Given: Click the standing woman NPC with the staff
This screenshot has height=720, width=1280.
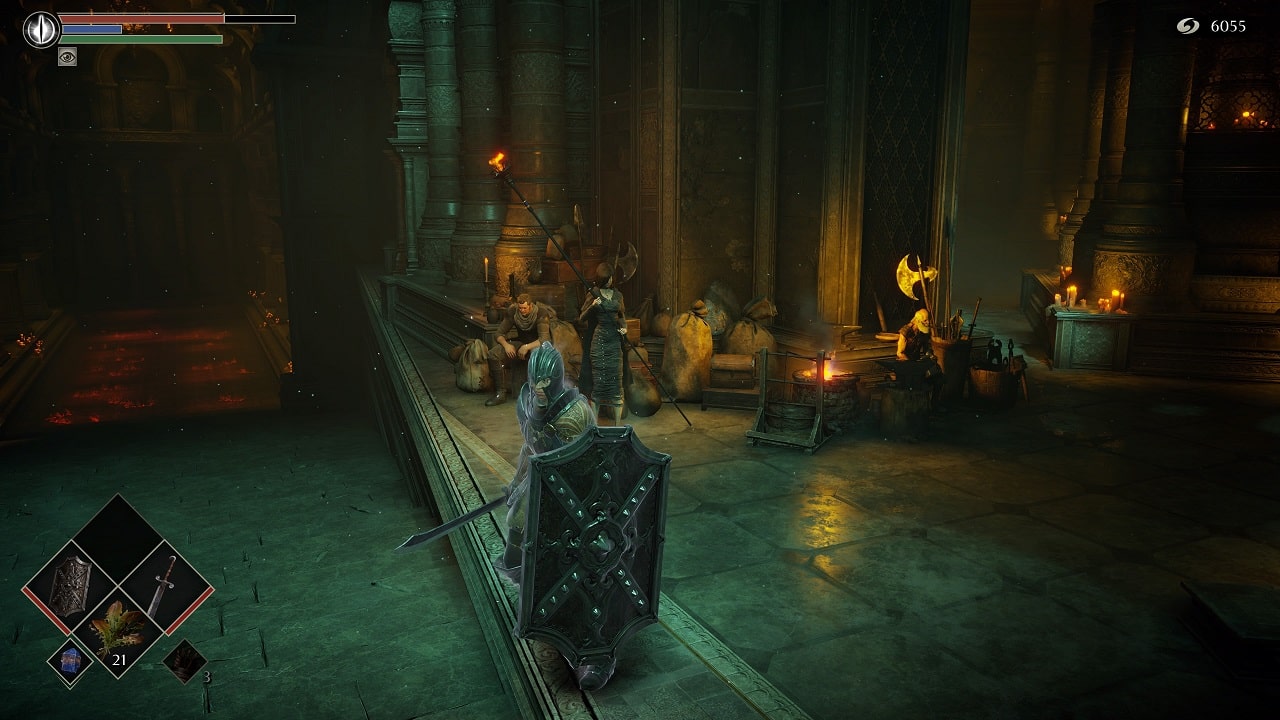Looking at the screenshot, I should (605, 330).
